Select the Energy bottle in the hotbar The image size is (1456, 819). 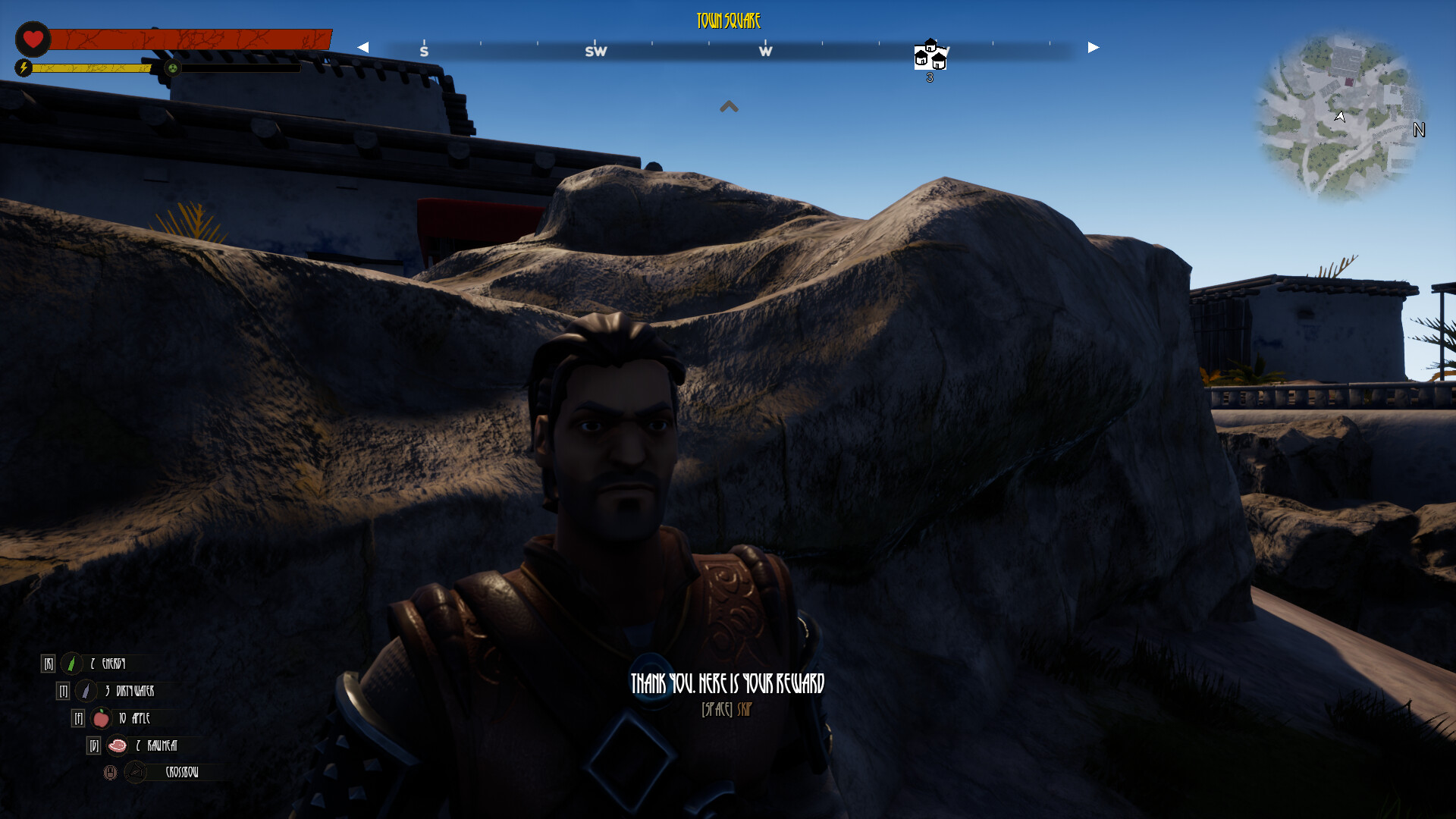71,663
